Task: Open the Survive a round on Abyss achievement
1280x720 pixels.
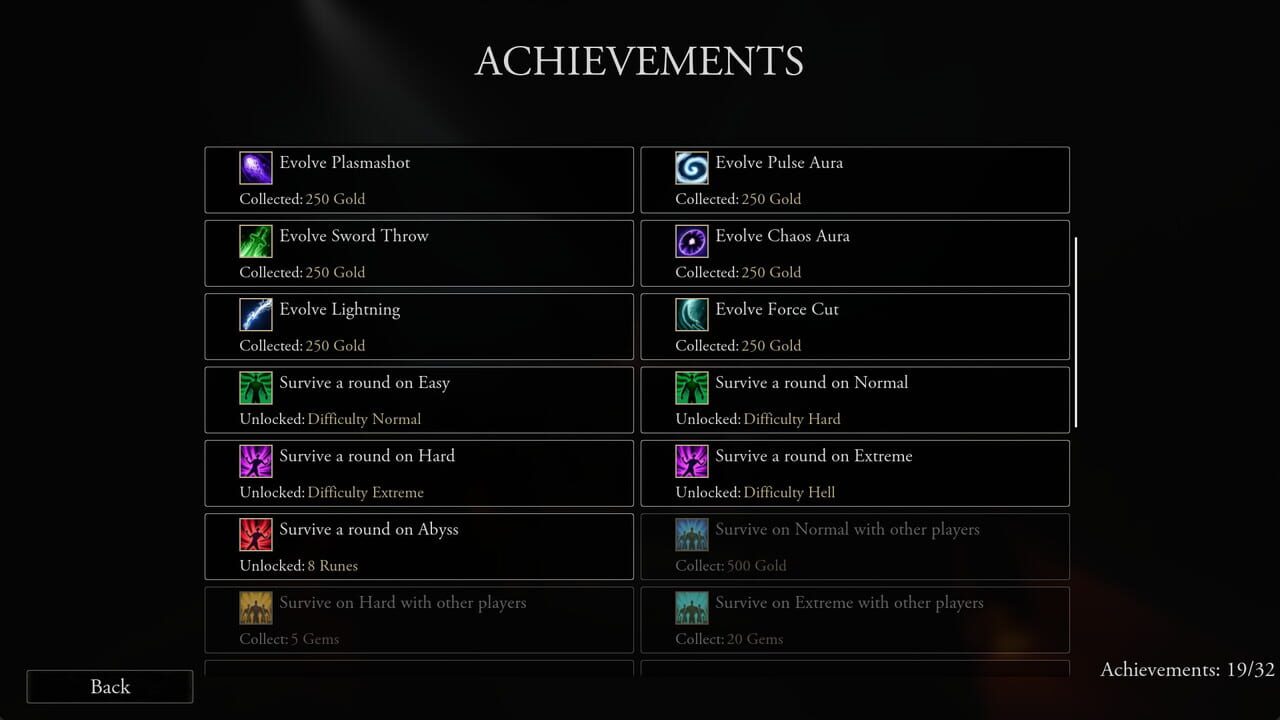Action: [418, 546]
